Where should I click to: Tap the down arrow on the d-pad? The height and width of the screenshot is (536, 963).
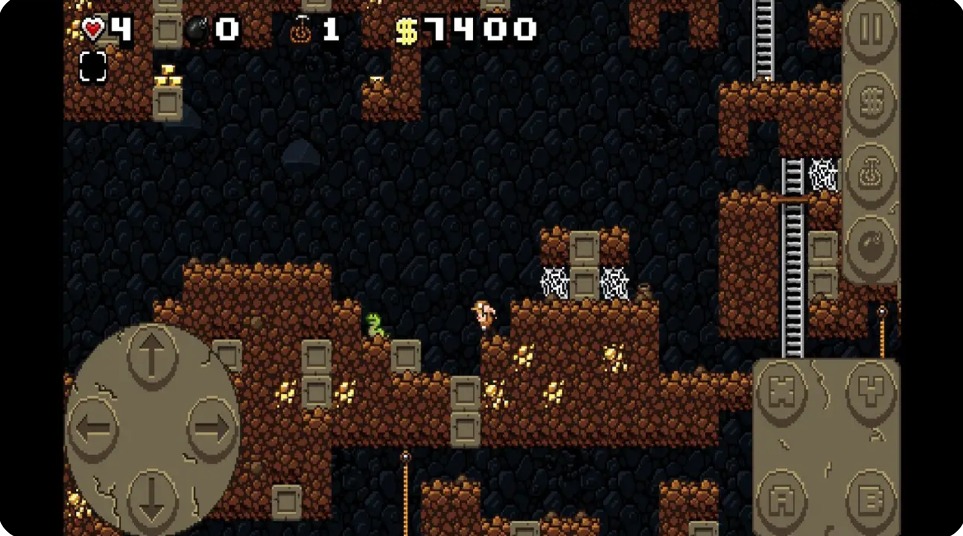pyautogui.click(x=152, y=496)
